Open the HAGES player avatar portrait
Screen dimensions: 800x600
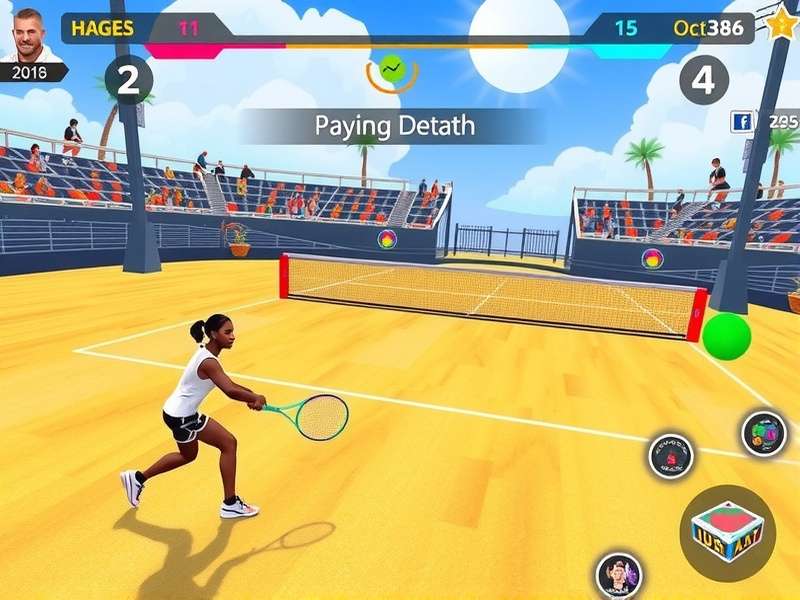point(29,35)
